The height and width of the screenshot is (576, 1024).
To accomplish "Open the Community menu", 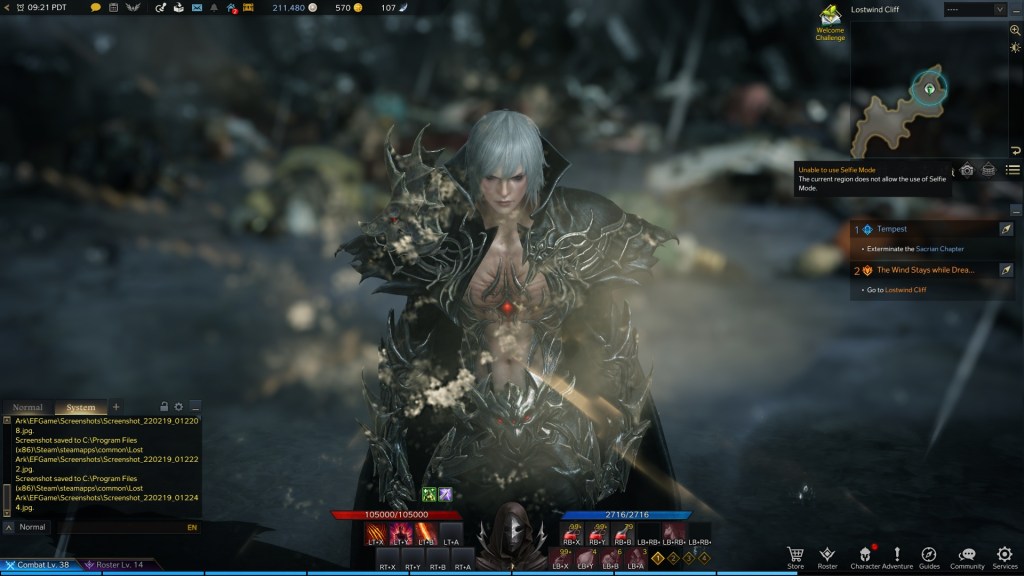I will (x=966, y=556).
